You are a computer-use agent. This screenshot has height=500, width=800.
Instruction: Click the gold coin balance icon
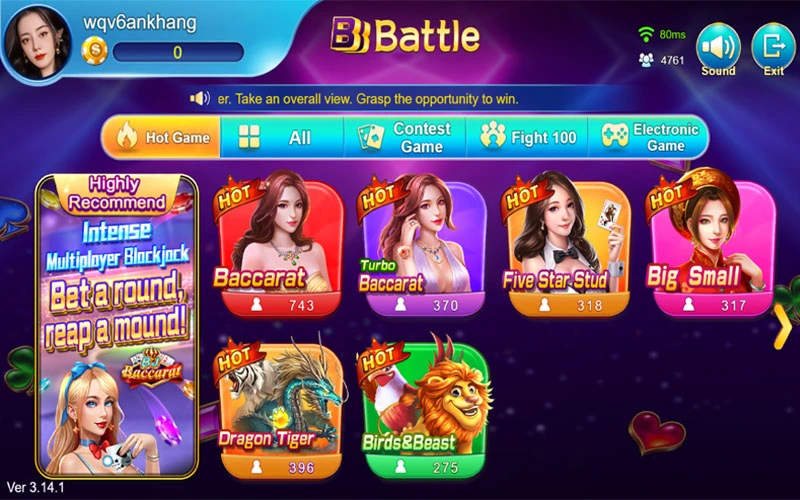pos(92,50)
